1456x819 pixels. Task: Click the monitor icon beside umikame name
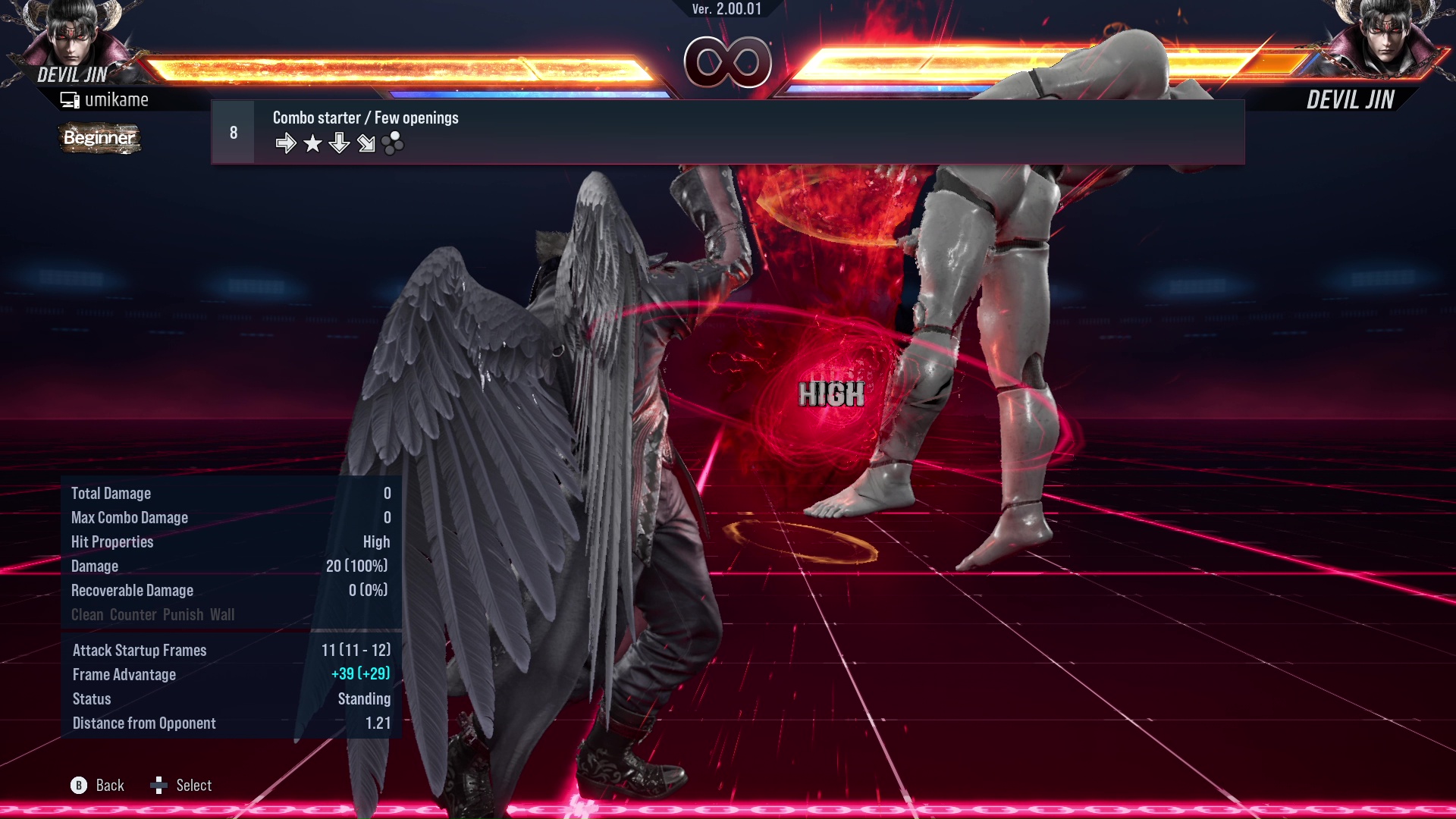point(70,99)
